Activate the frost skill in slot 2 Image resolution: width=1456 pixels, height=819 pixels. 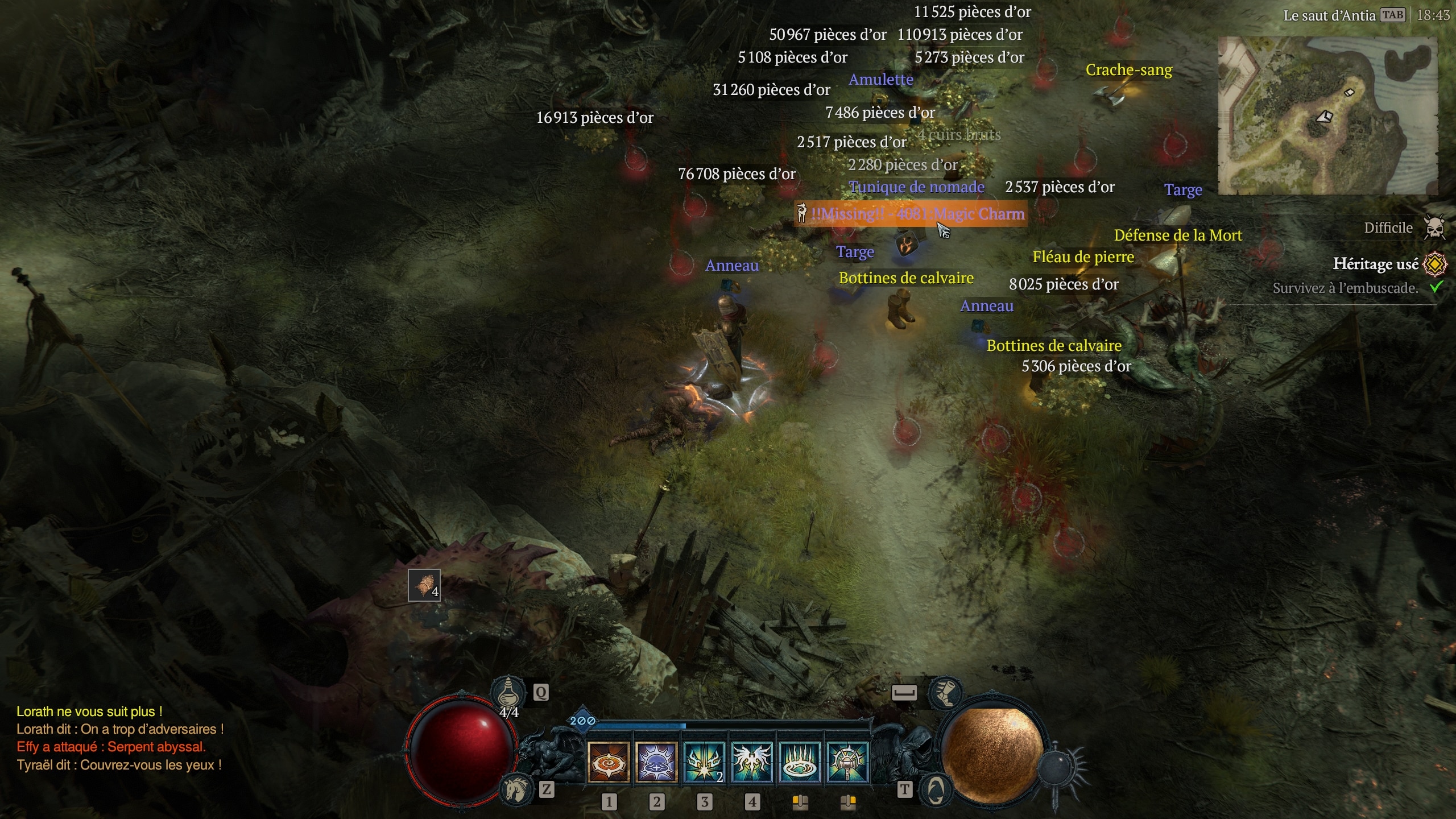pos(655,762)
